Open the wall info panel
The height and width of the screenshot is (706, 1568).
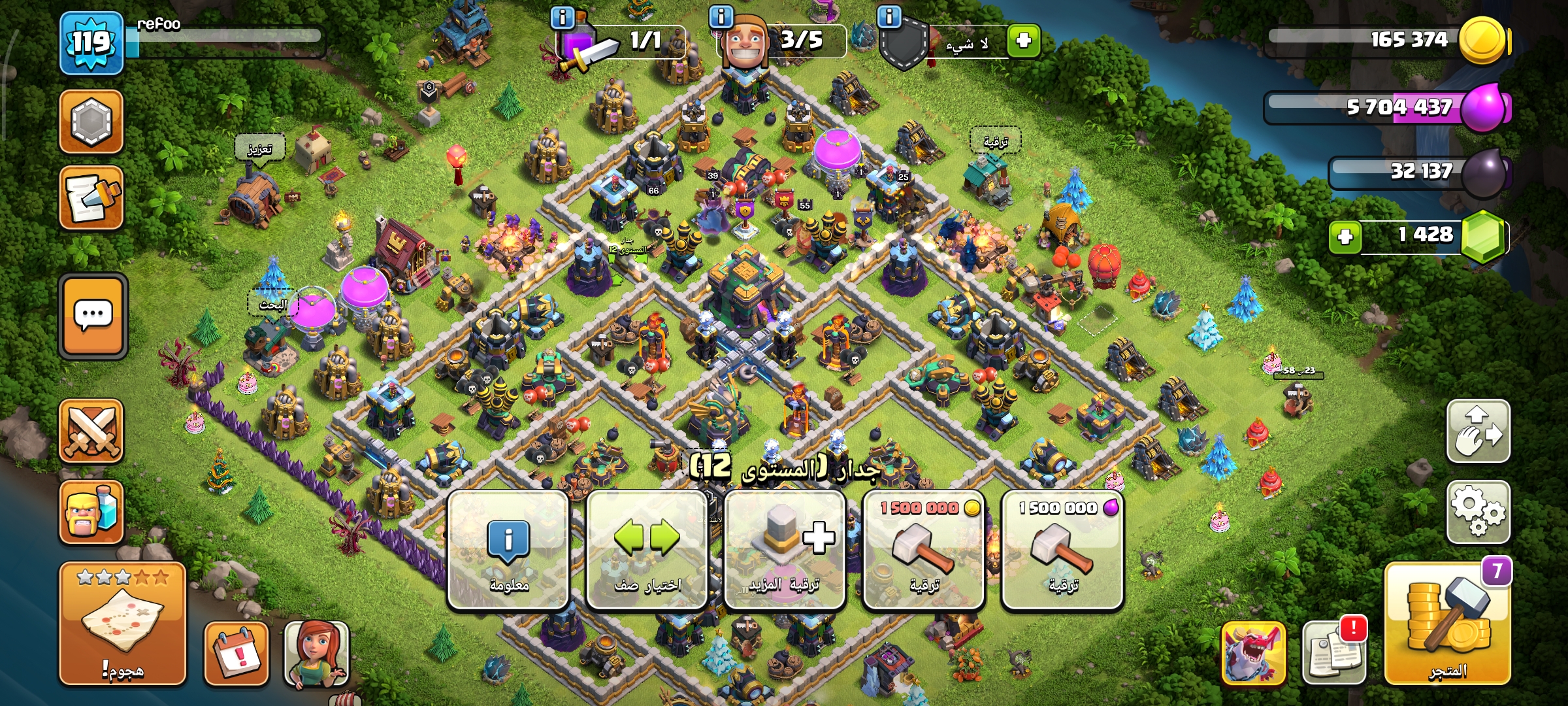coord(508,550)
